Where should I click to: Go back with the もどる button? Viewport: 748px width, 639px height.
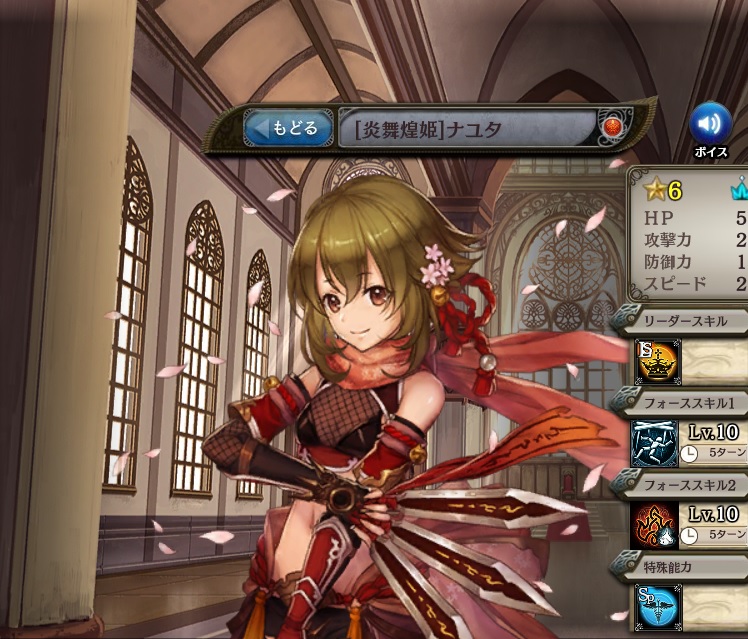(x=288, y=128)
